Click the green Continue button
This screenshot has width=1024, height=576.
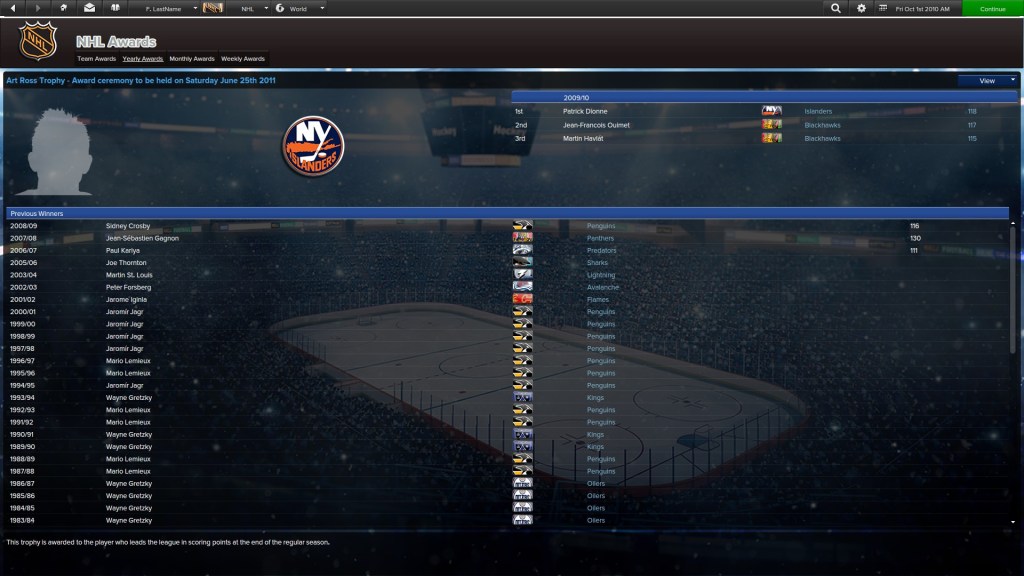point(992,8)
